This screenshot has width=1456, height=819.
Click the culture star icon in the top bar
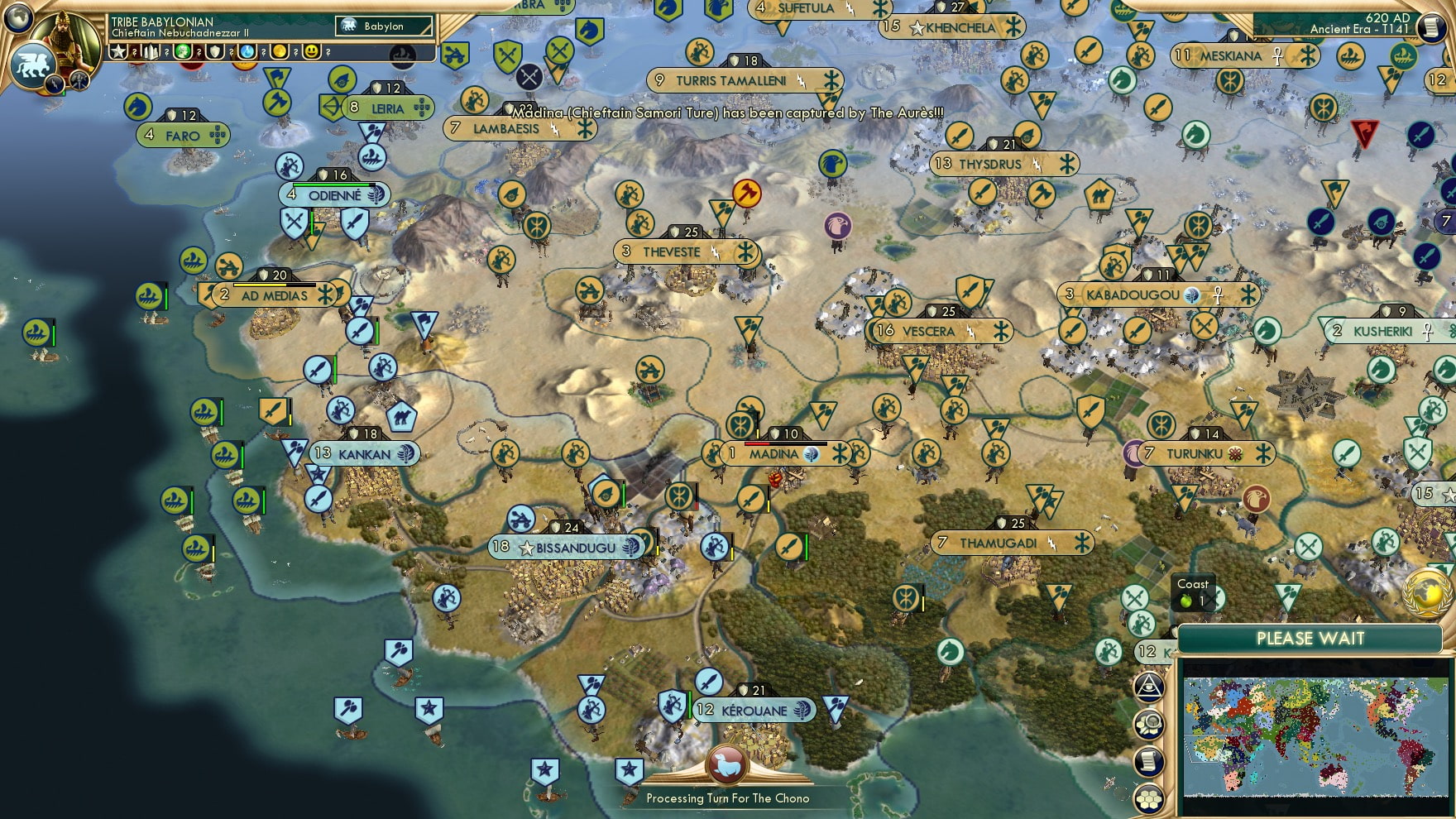coord(117,52)
